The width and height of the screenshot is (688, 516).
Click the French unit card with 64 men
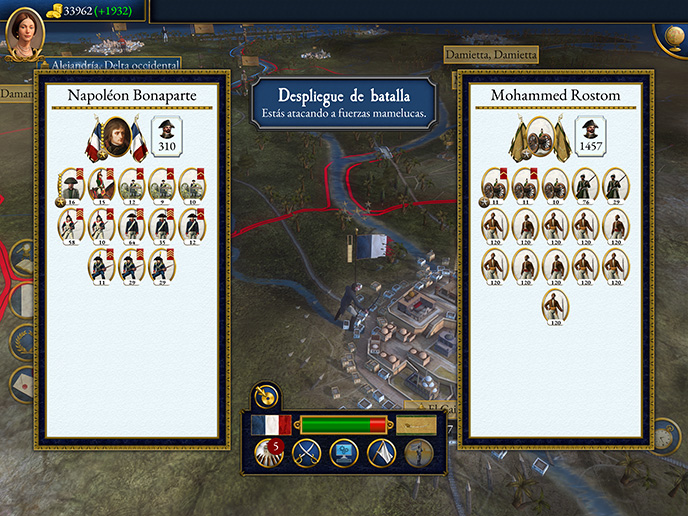132,225
